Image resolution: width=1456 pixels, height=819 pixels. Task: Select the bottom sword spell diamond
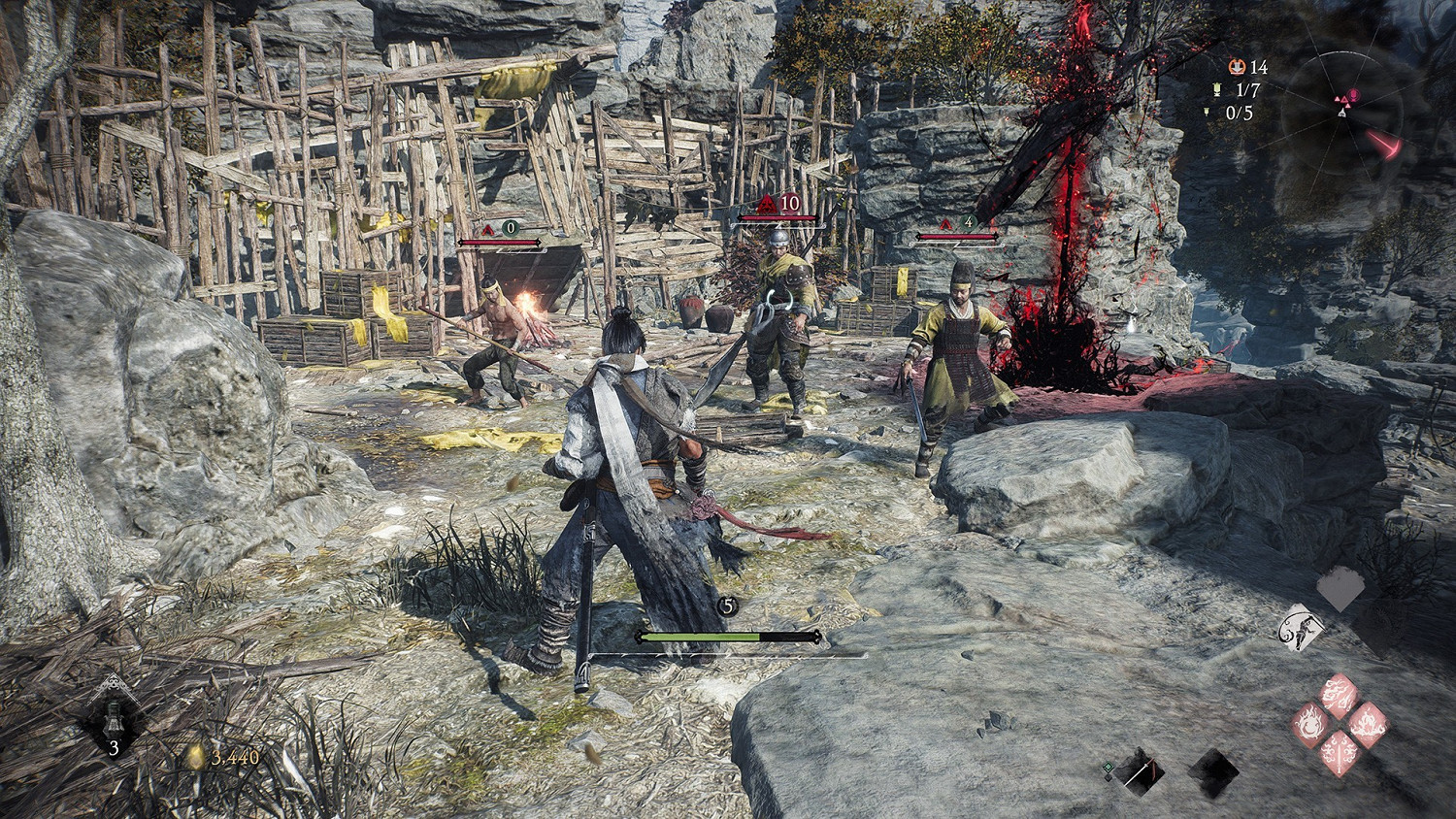pos(1339,754)
